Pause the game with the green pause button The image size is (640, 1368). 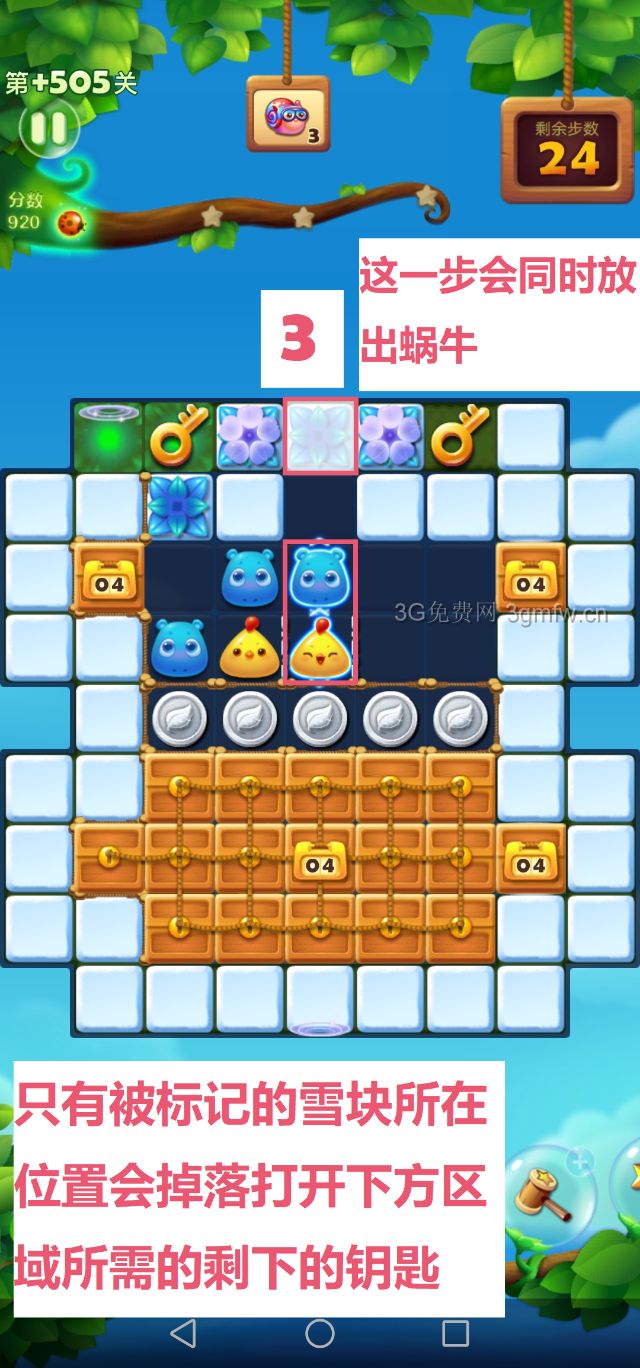(x=47, y=128)
